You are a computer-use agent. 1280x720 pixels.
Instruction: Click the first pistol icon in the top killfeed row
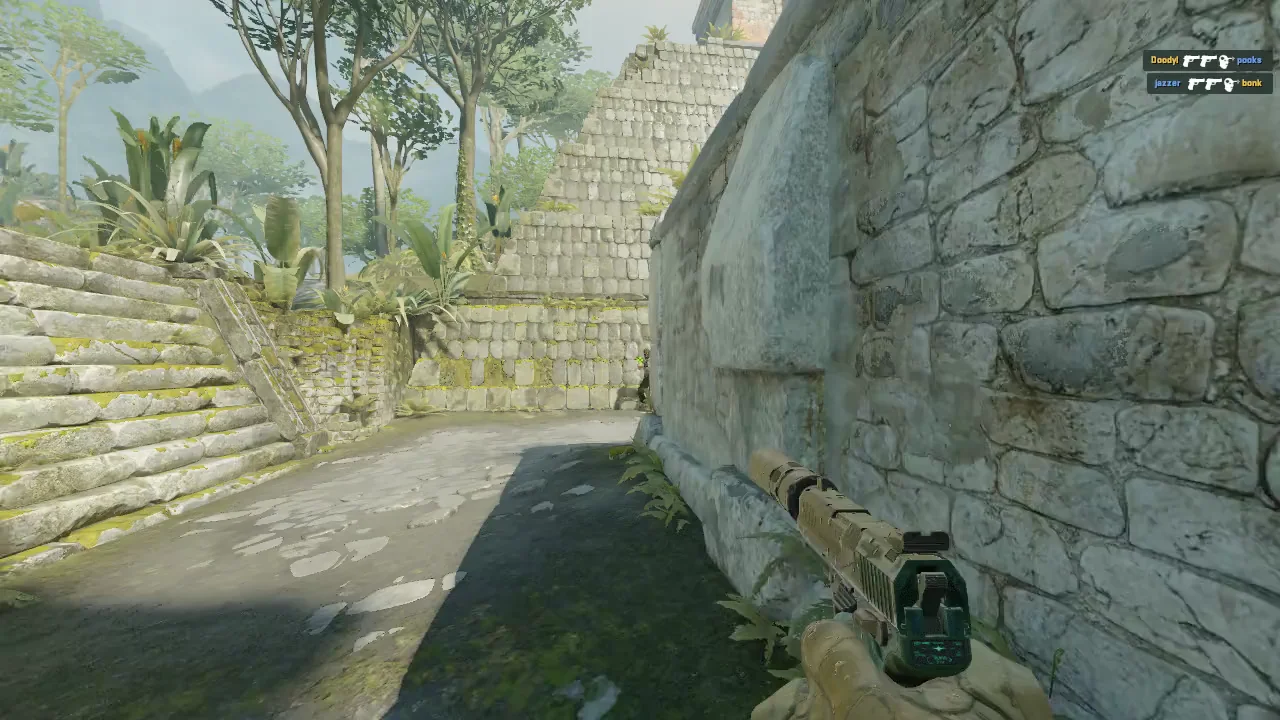pos(1191,60)
